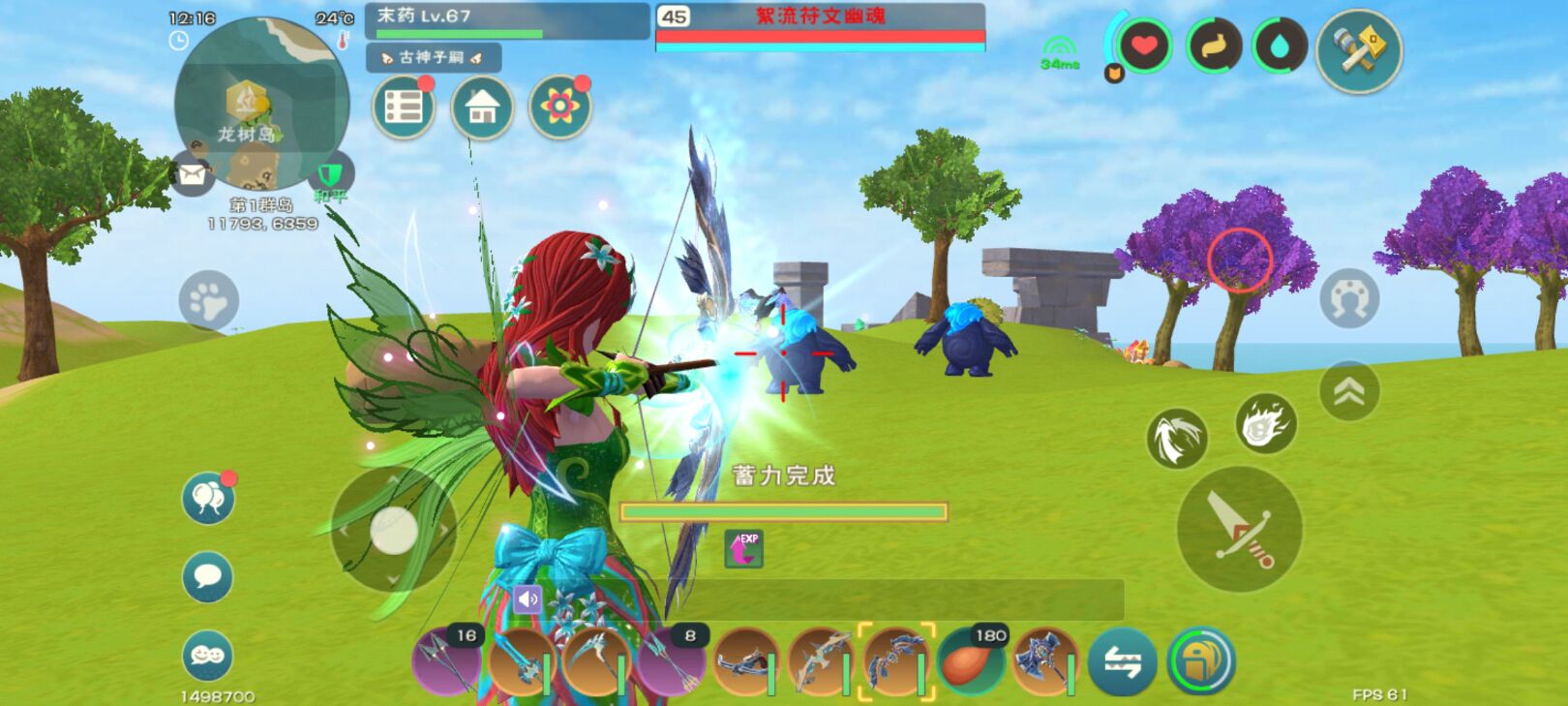Open the balloons social icon
This screenshot has height=706, width=1568.
tap(208, 499)
